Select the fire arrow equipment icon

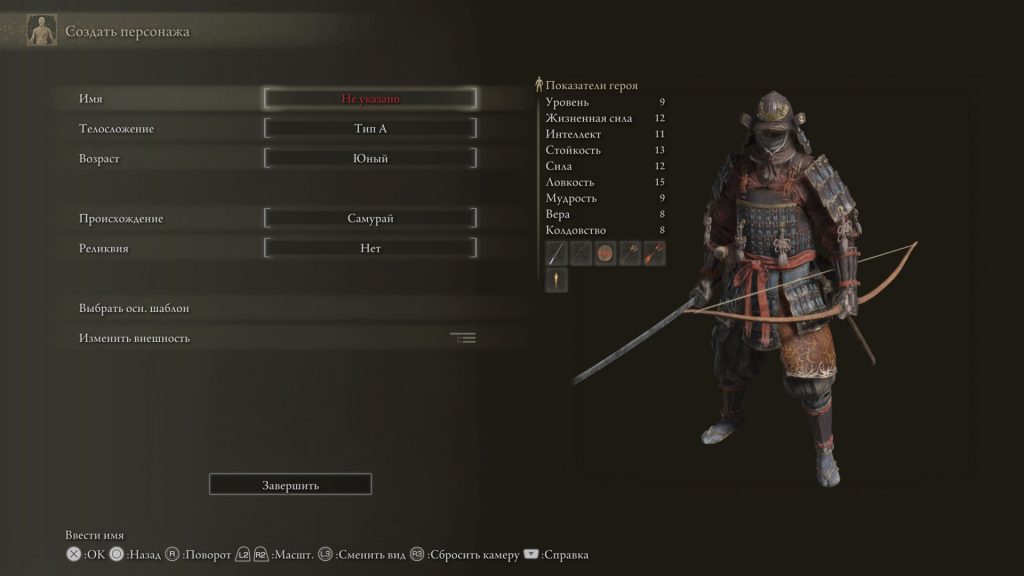(654, 253)
